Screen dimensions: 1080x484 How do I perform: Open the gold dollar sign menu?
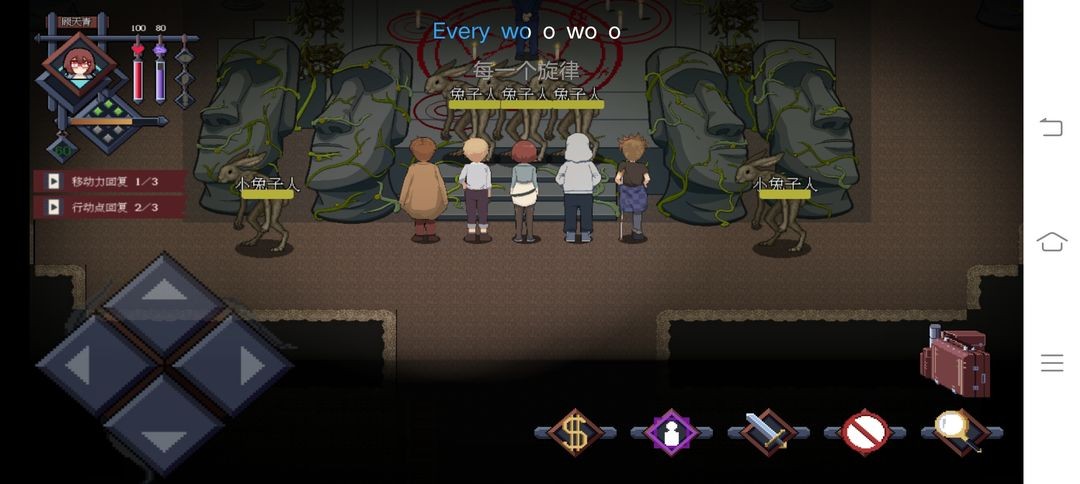[574, 432]
